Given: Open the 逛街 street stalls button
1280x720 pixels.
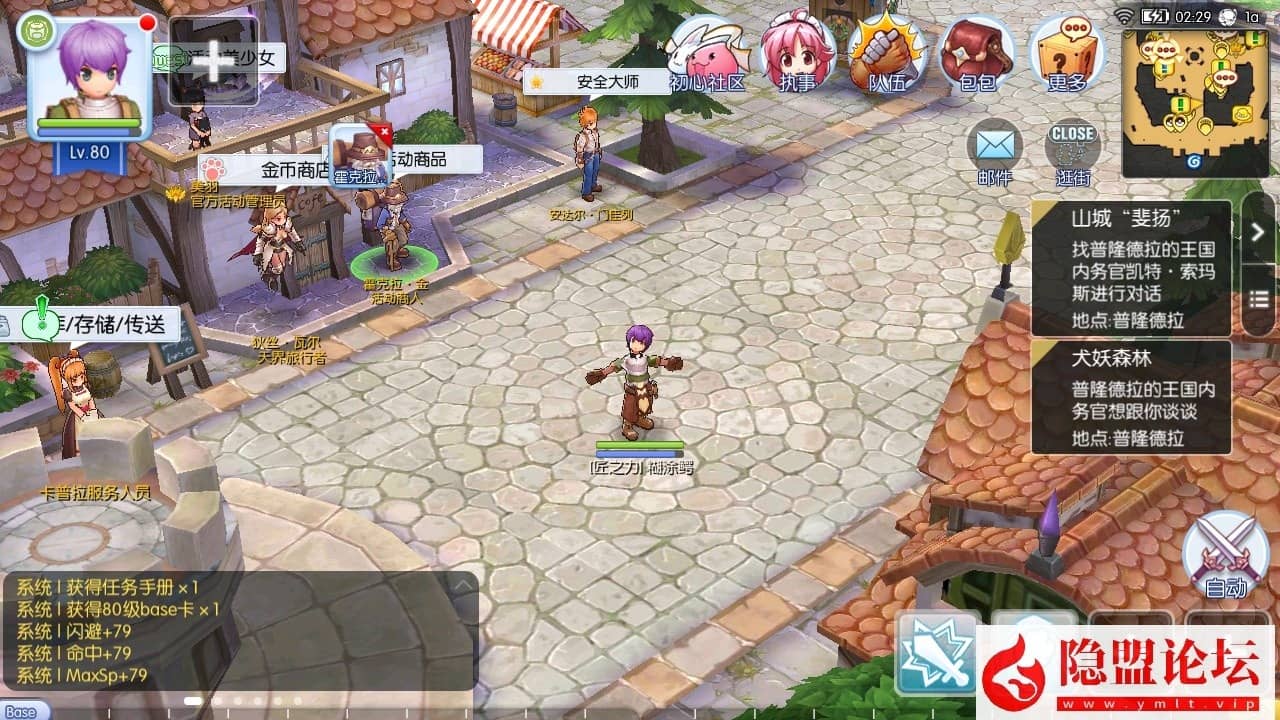Looking at the screenshot, I should tap(1073, 153).
